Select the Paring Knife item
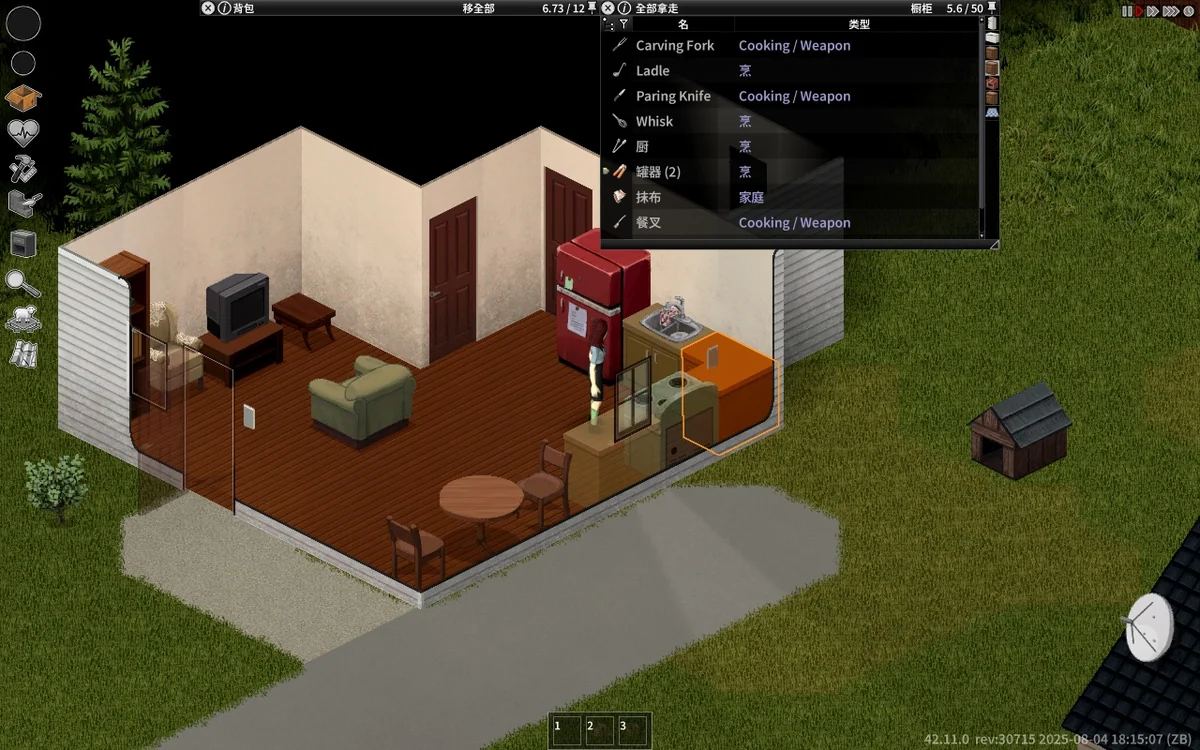 click(673, 96)
